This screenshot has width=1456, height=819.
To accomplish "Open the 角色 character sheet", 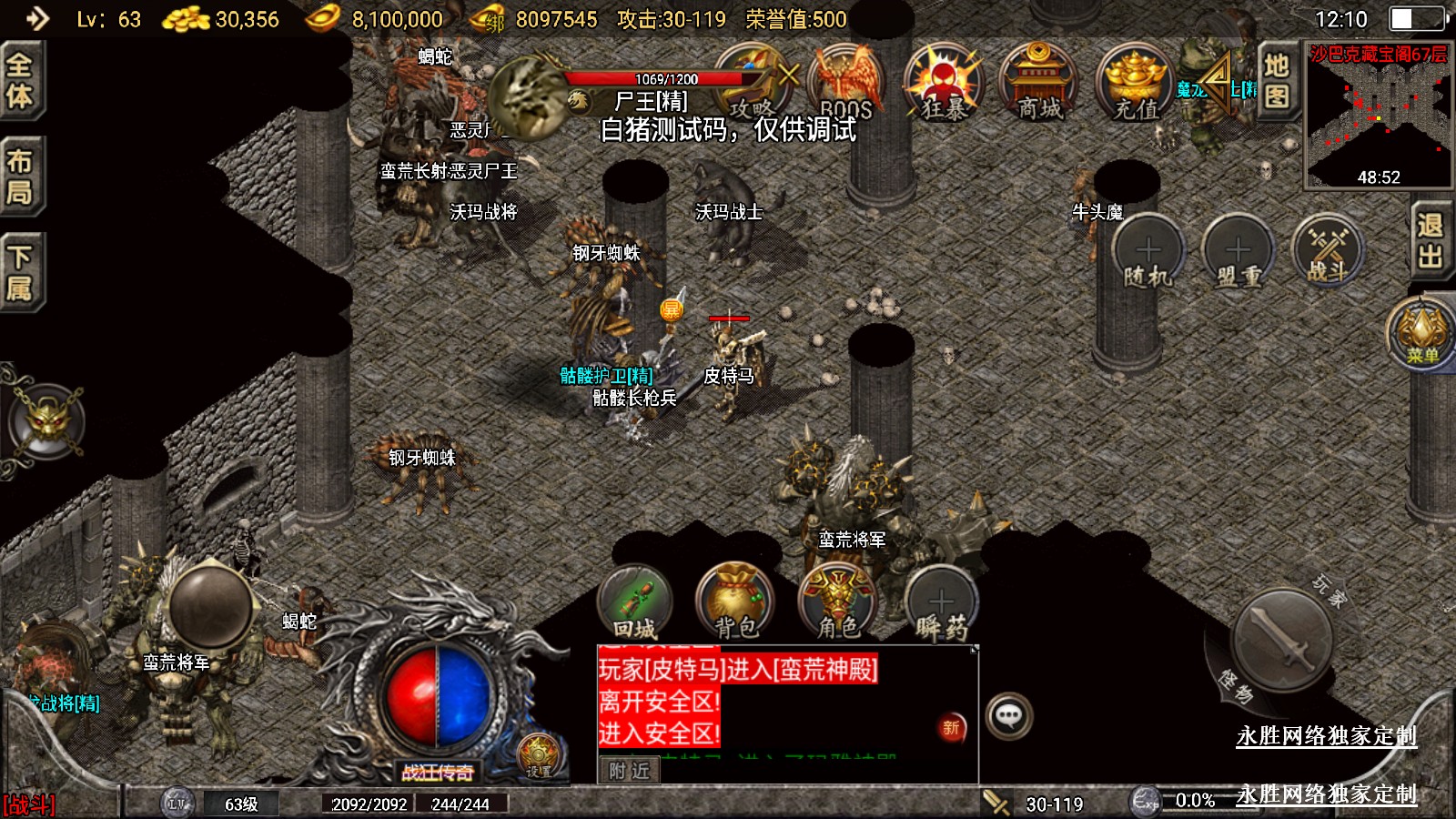I will pos(838,602).
